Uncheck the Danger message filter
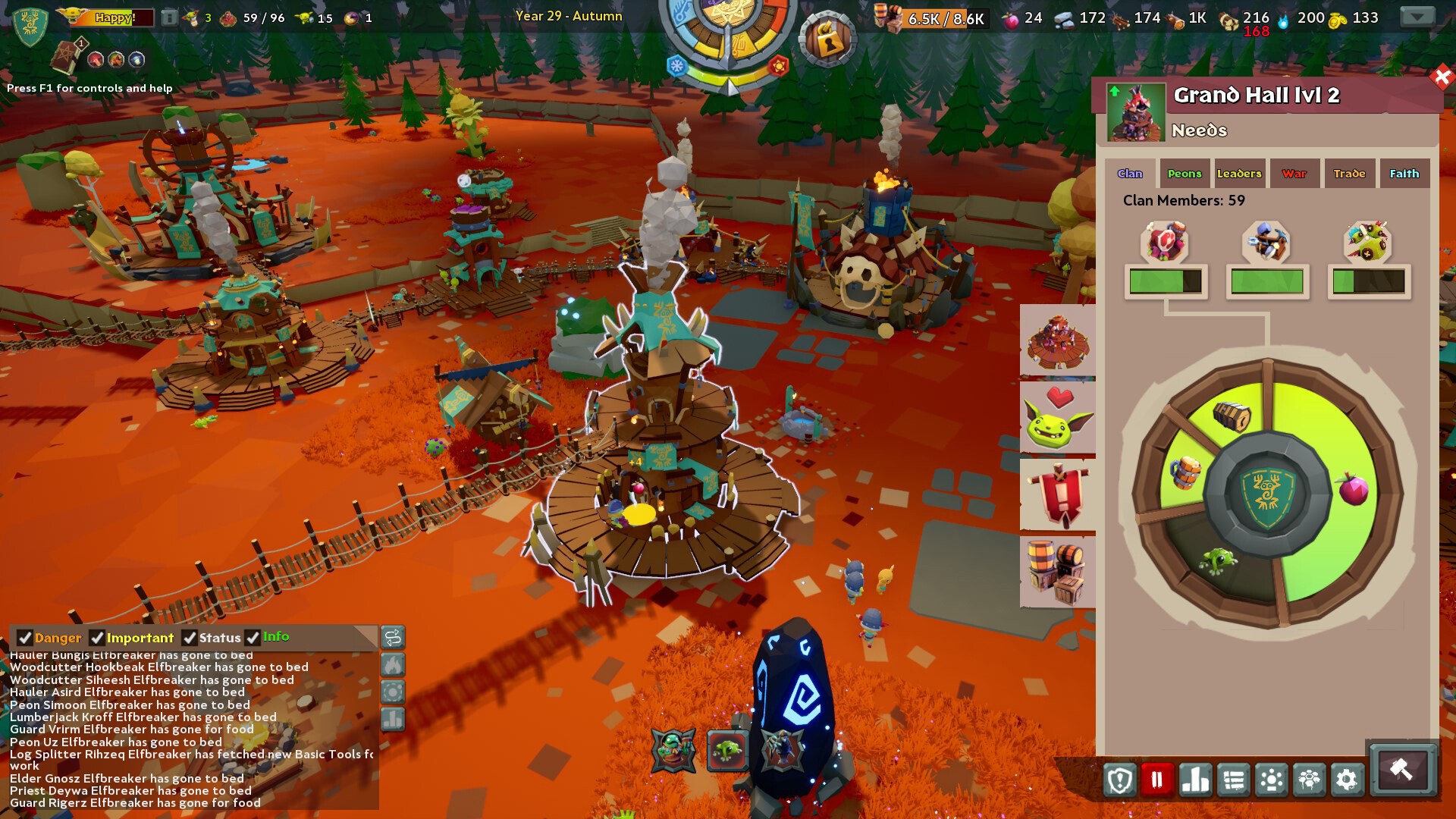 (x=27, y=638)
